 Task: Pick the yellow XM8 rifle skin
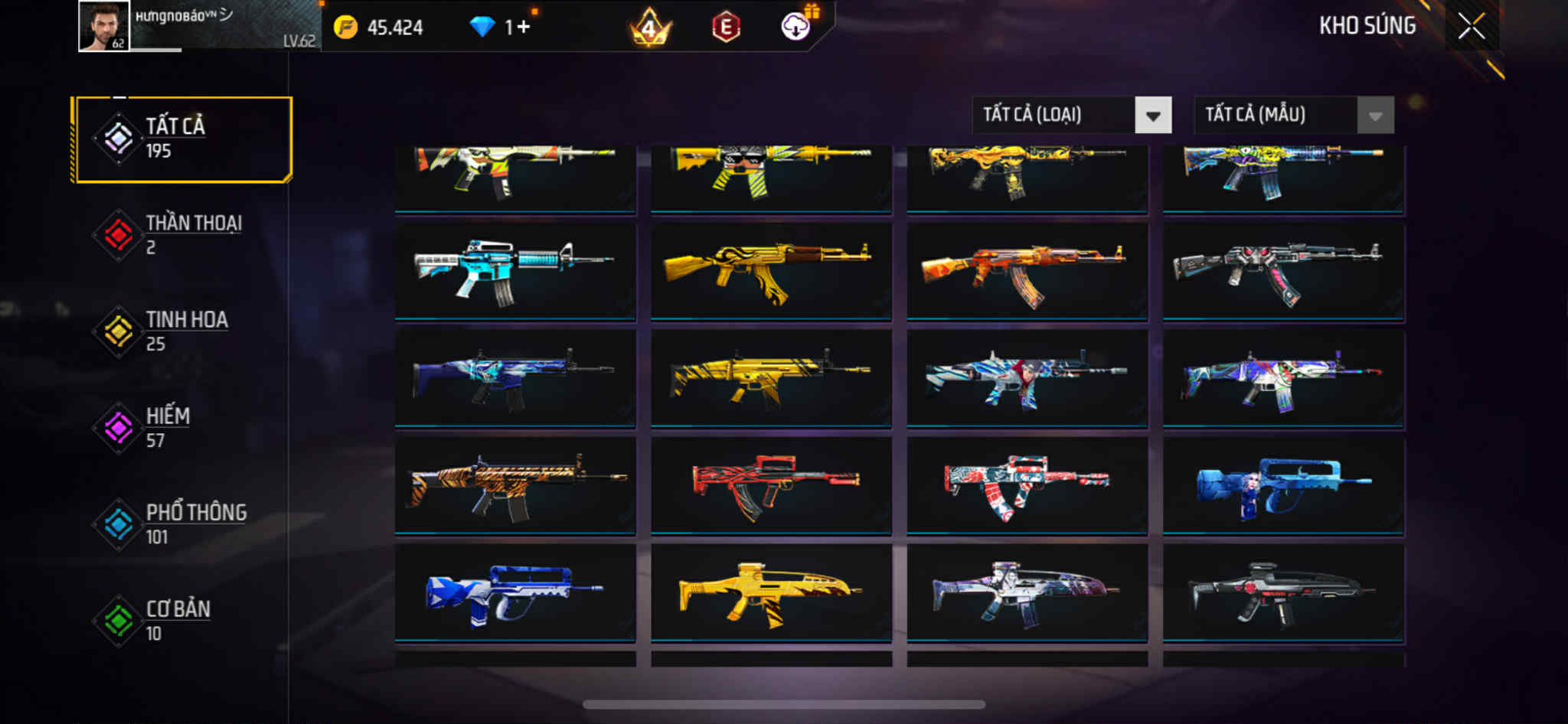770,592
